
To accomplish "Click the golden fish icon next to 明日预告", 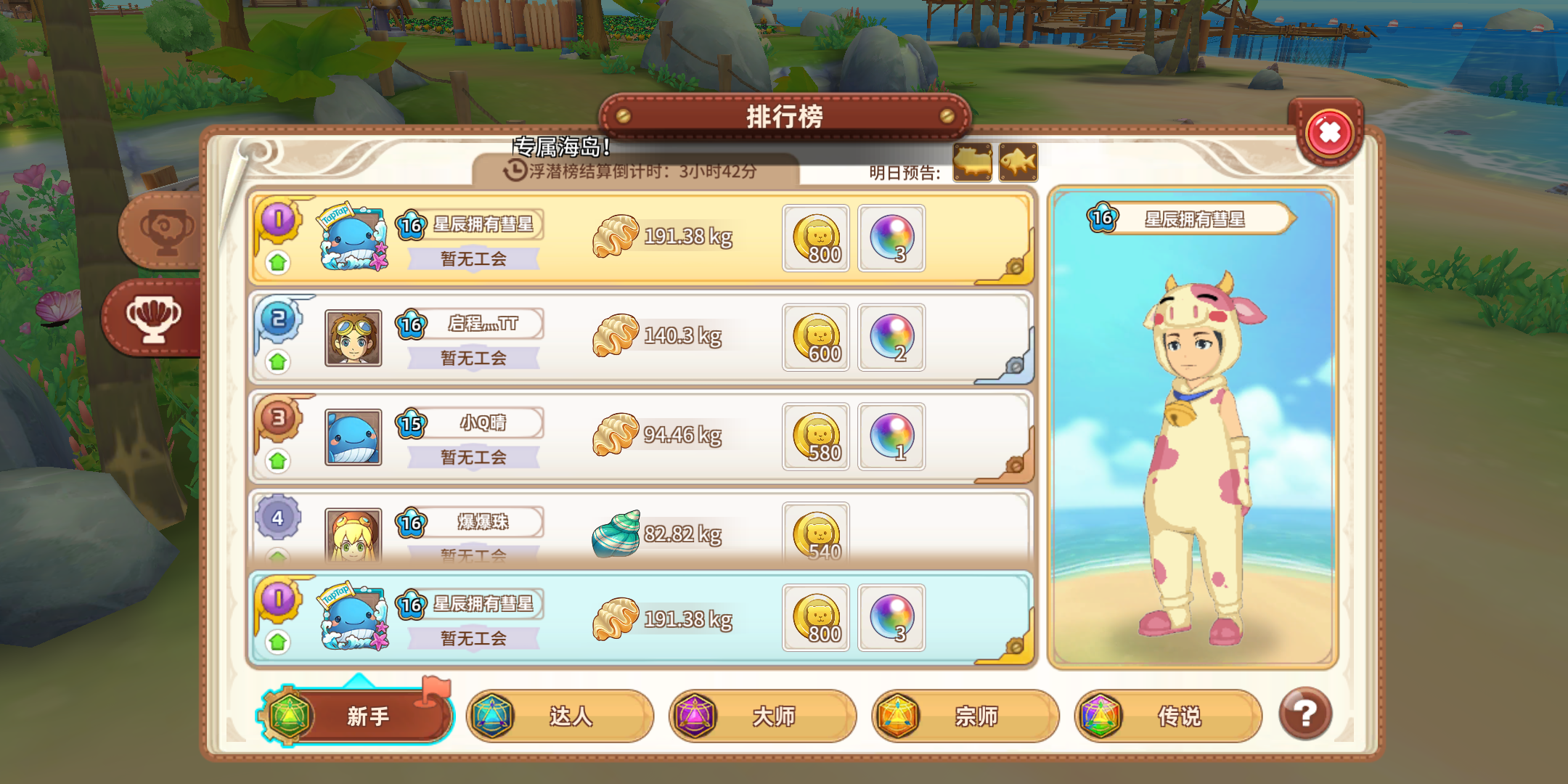I will [971, 163].
